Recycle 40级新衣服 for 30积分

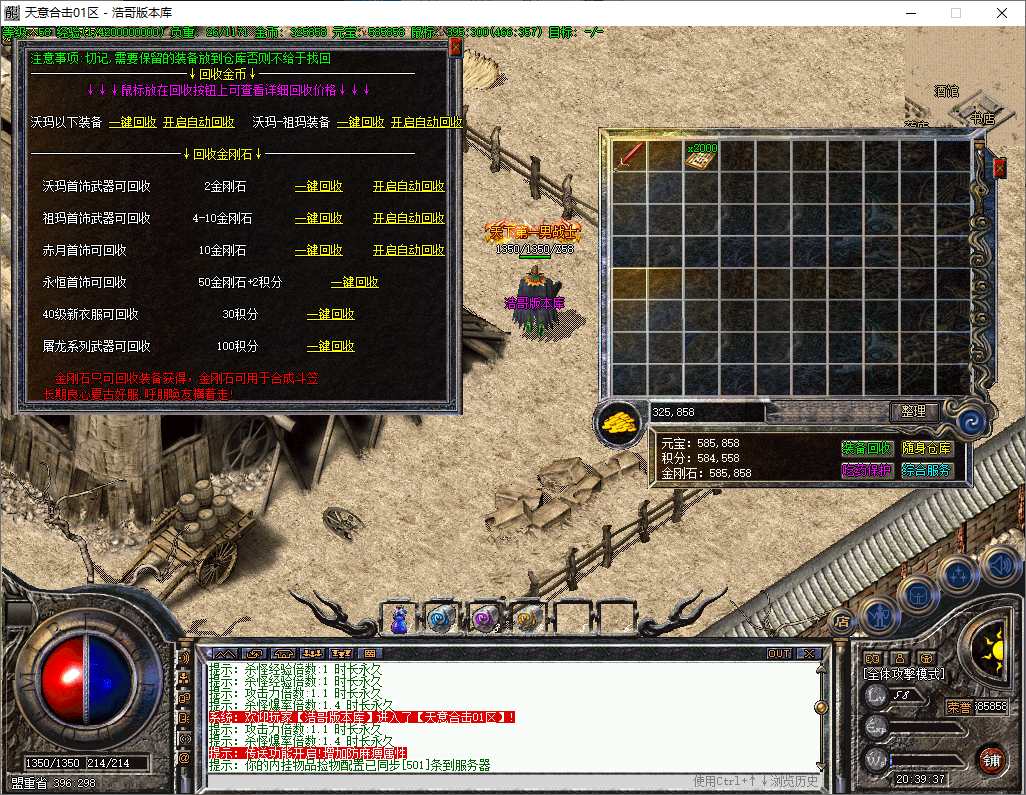331,314
